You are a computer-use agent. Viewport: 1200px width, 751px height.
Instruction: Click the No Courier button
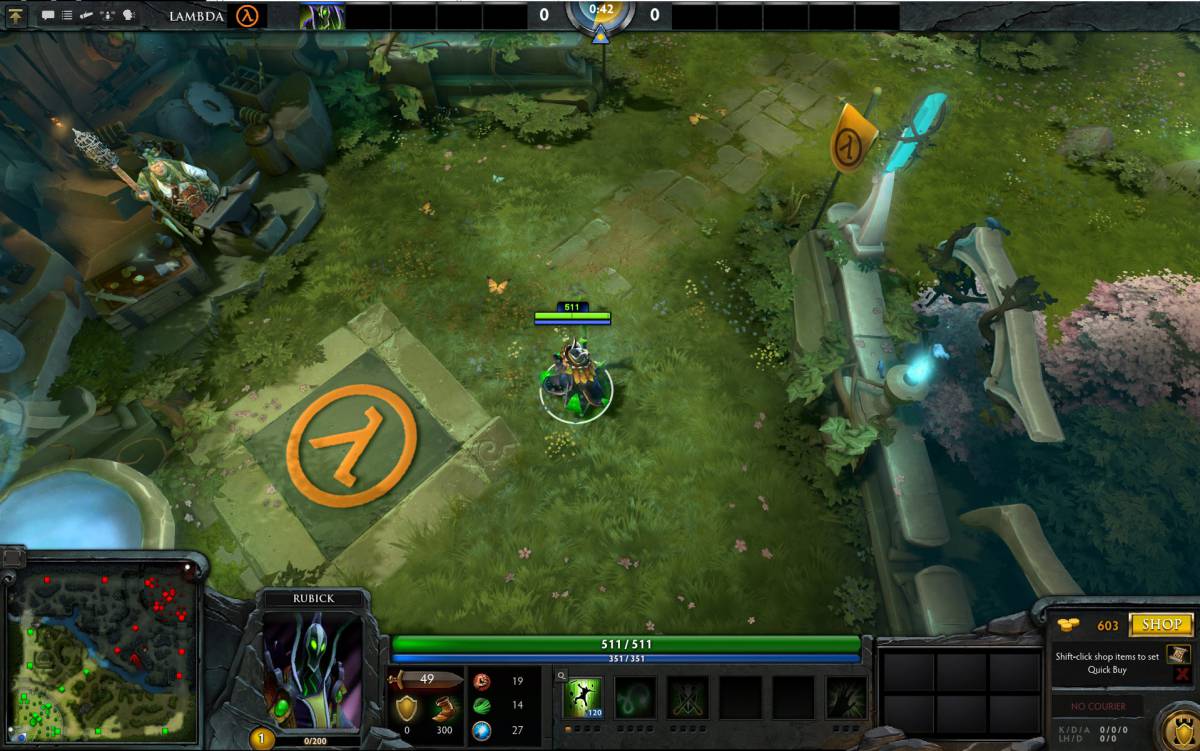click(x=1099, y=706)
